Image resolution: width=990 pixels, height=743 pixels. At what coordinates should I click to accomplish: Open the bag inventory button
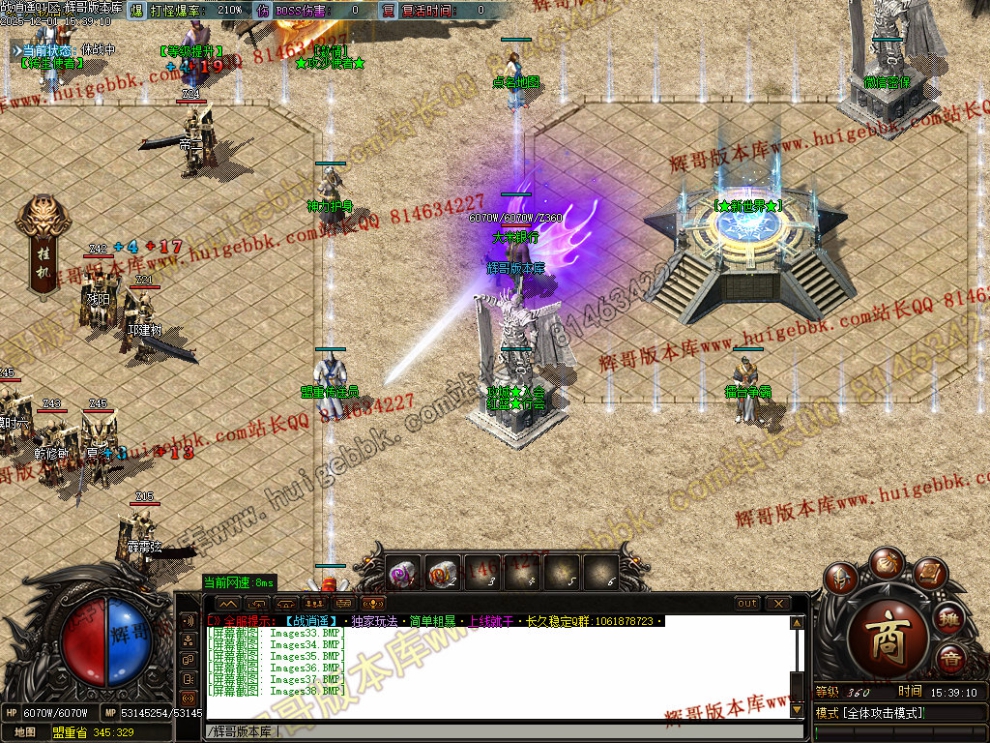(x=886, y=562)
